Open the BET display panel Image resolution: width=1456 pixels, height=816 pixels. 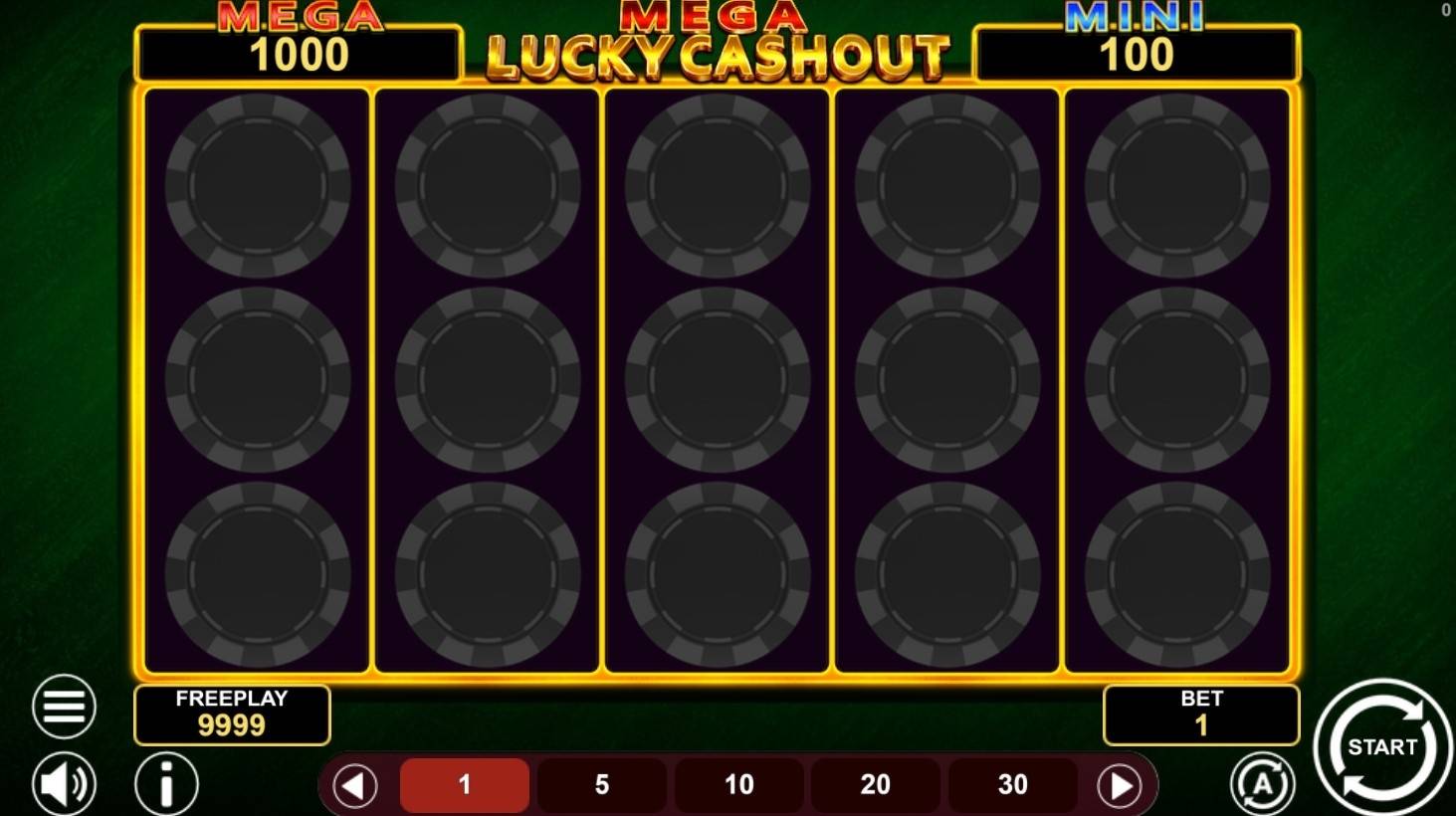tap(1200, 714)
